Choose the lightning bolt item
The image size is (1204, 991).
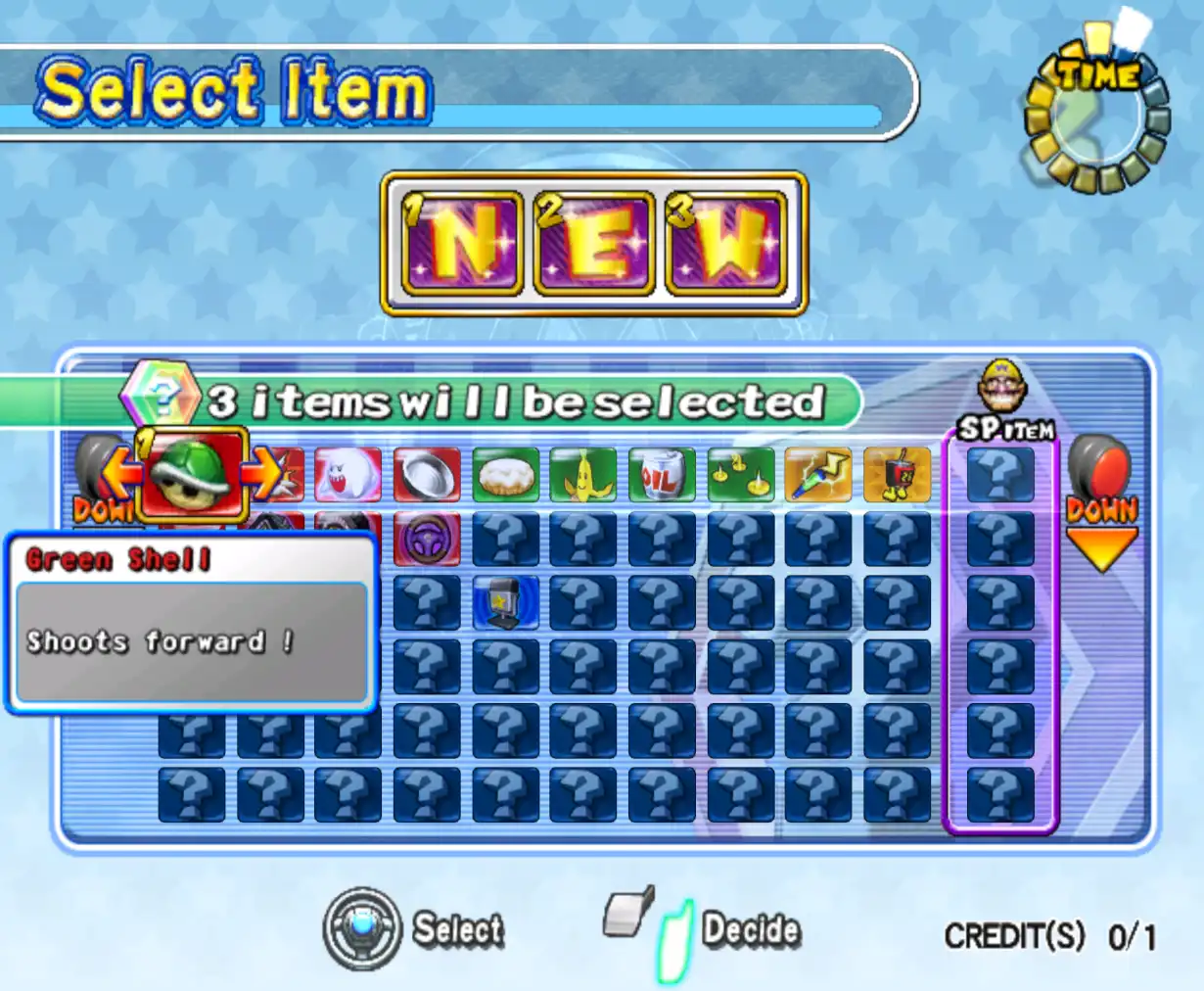pos(818,475)
